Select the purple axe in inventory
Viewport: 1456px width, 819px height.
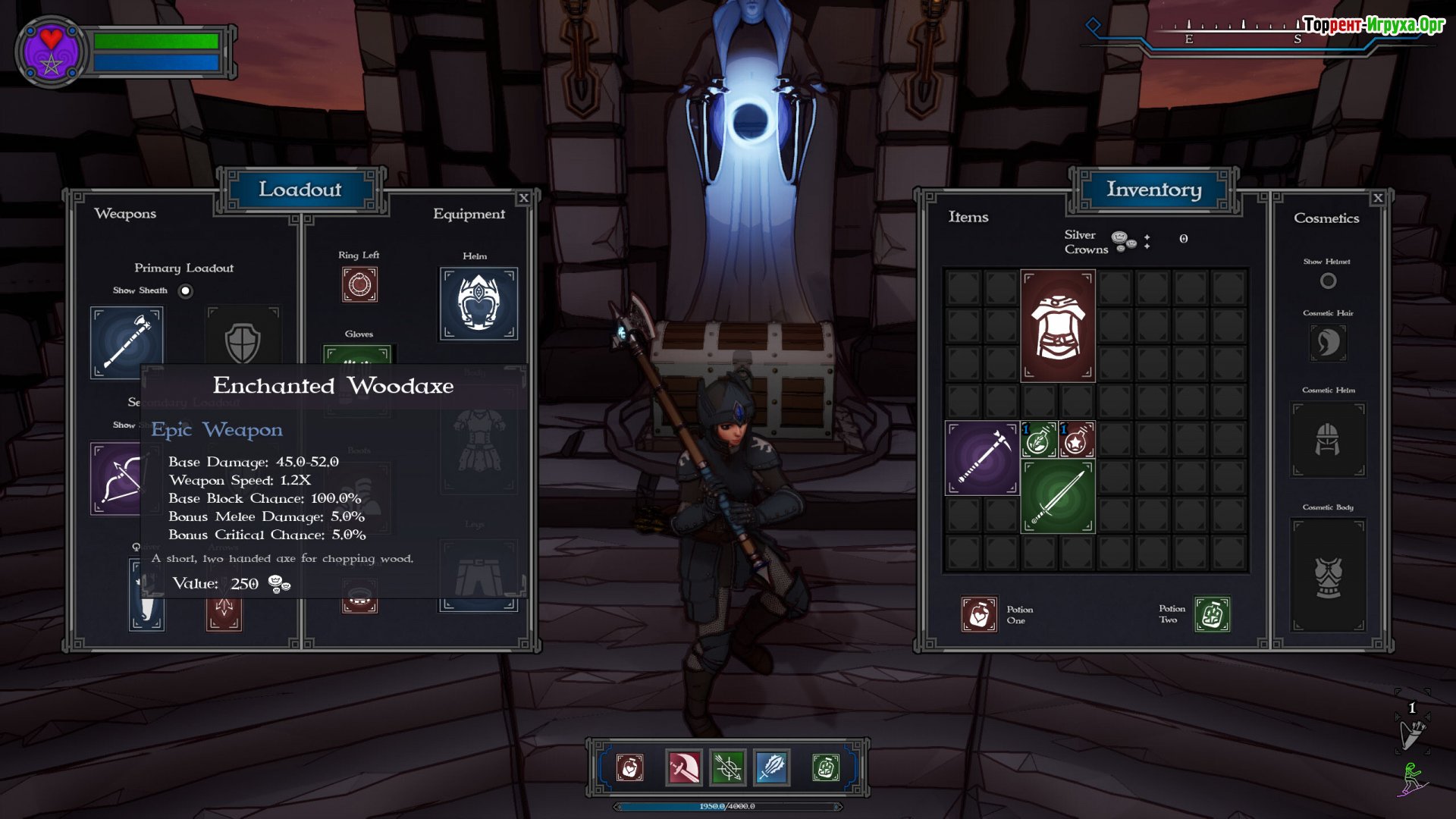tap(981, 458)
